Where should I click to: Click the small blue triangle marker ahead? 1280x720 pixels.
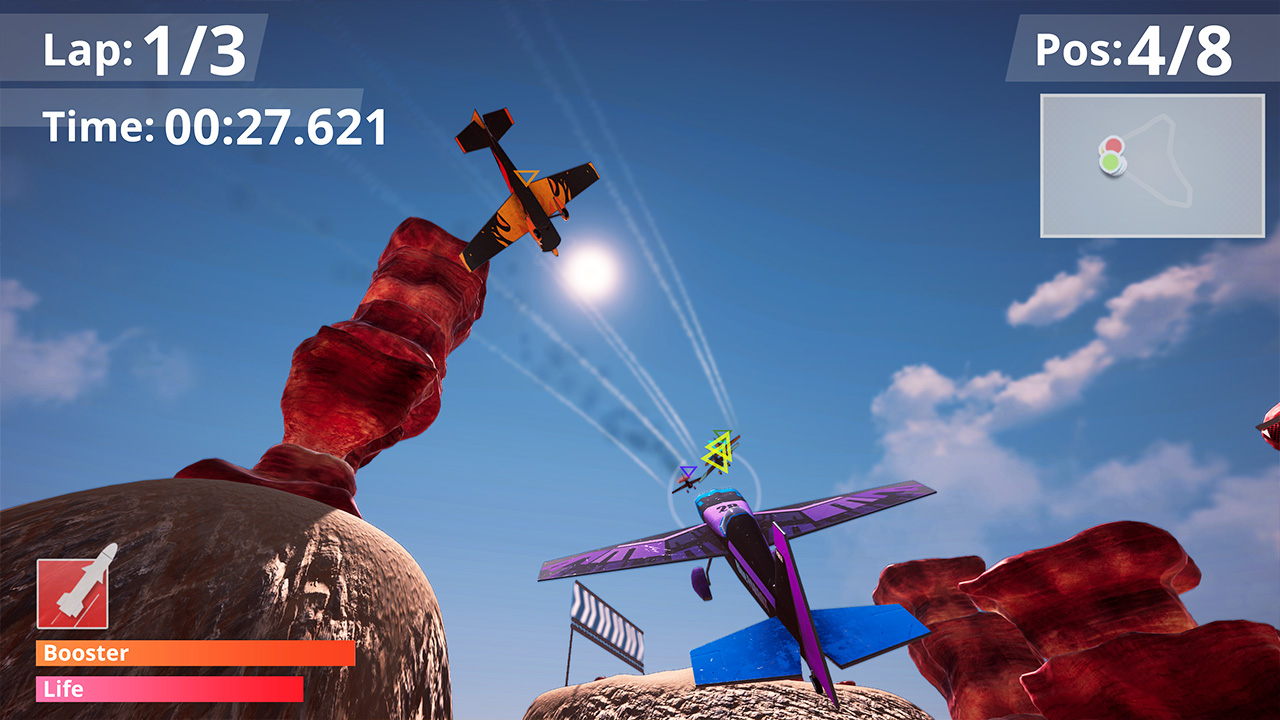pos(688,472)
